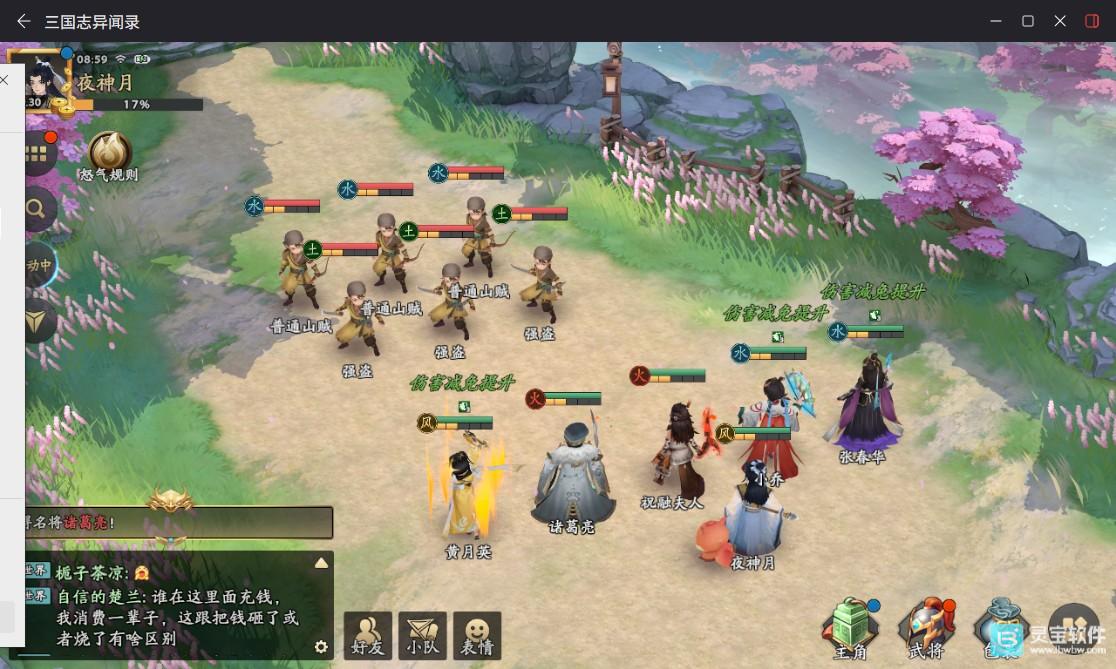The image size is (1116, 669).
Task: Open the 怒气规则 rage rules icon
Action: coord(110,153)
